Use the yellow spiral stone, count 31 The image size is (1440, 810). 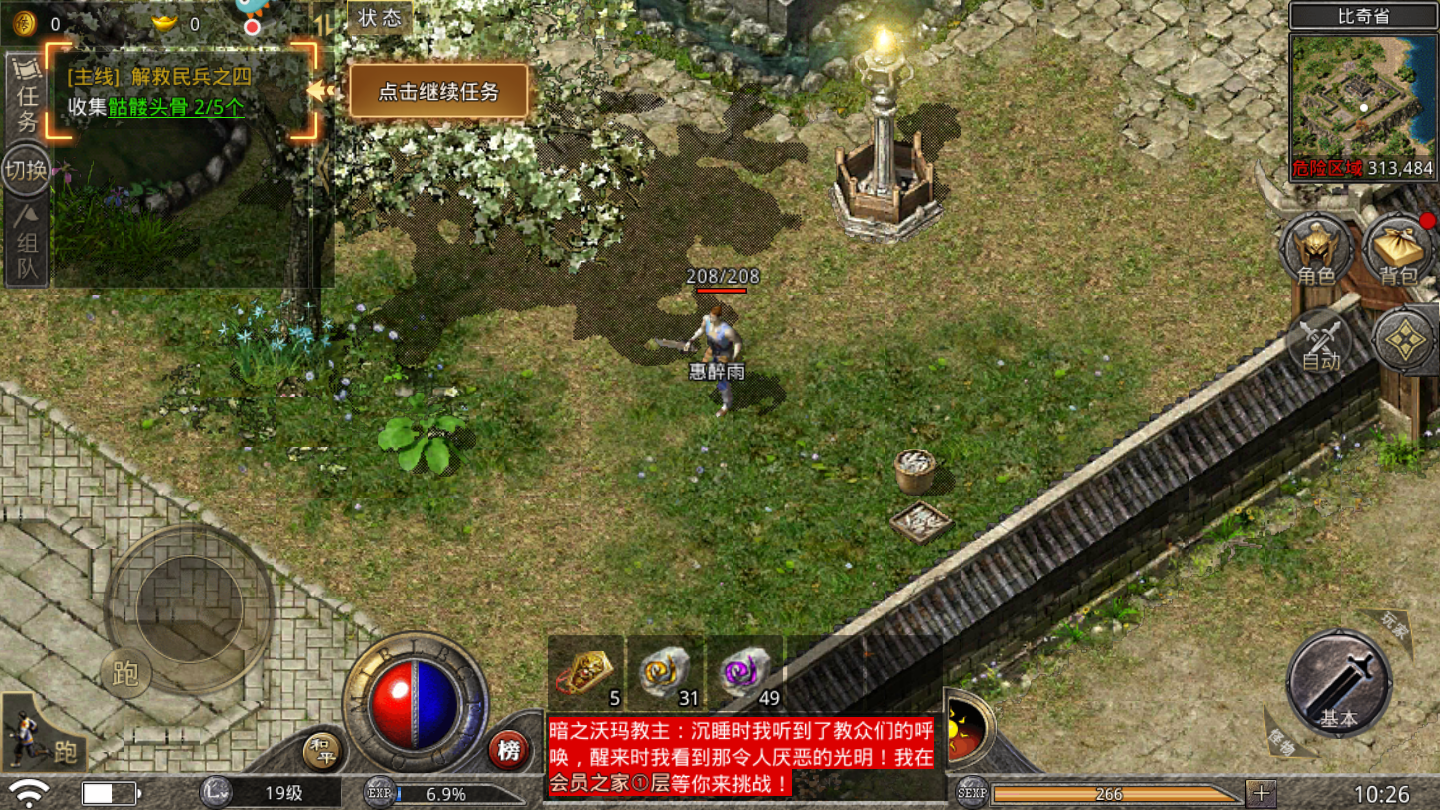[666, 672]
